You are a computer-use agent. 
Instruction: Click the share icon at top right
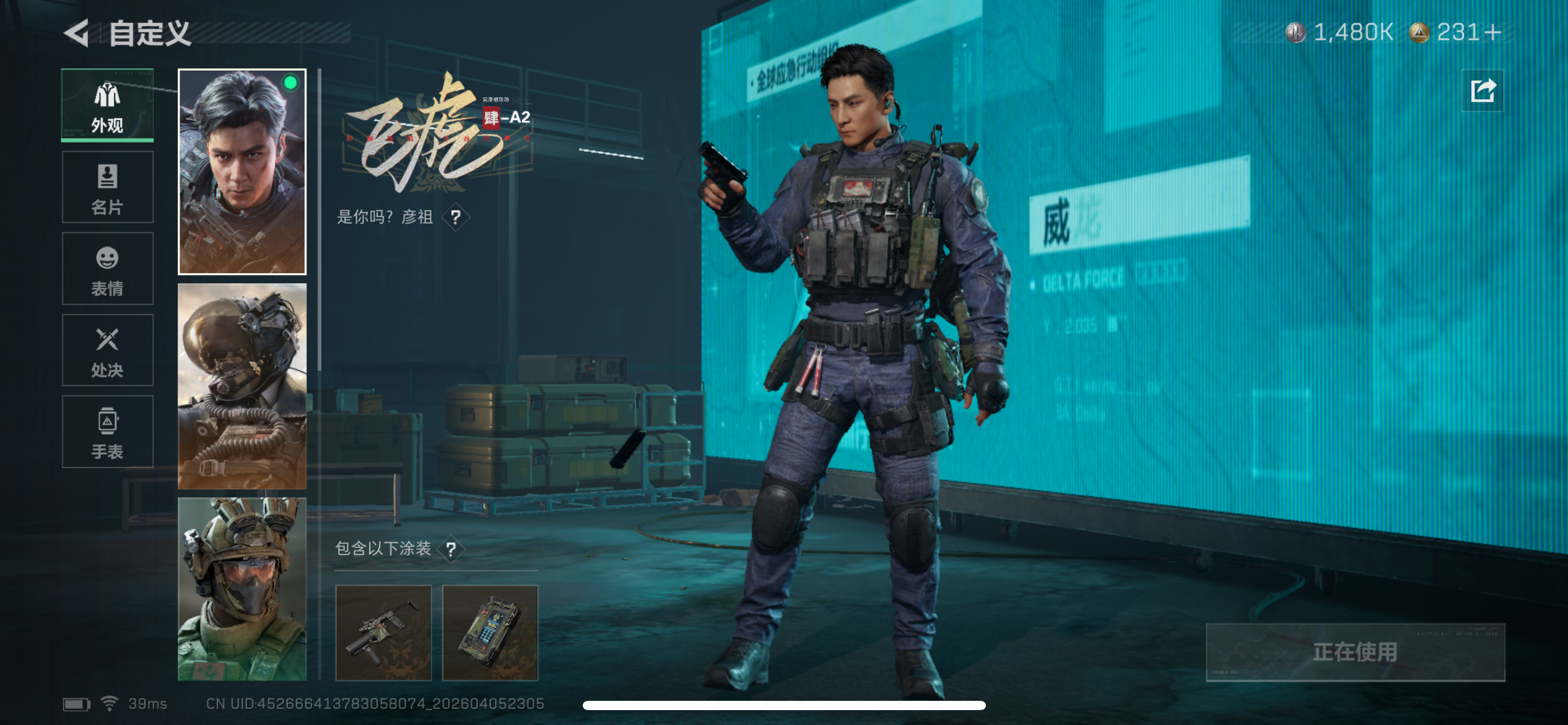click(x=1483, y=90)
